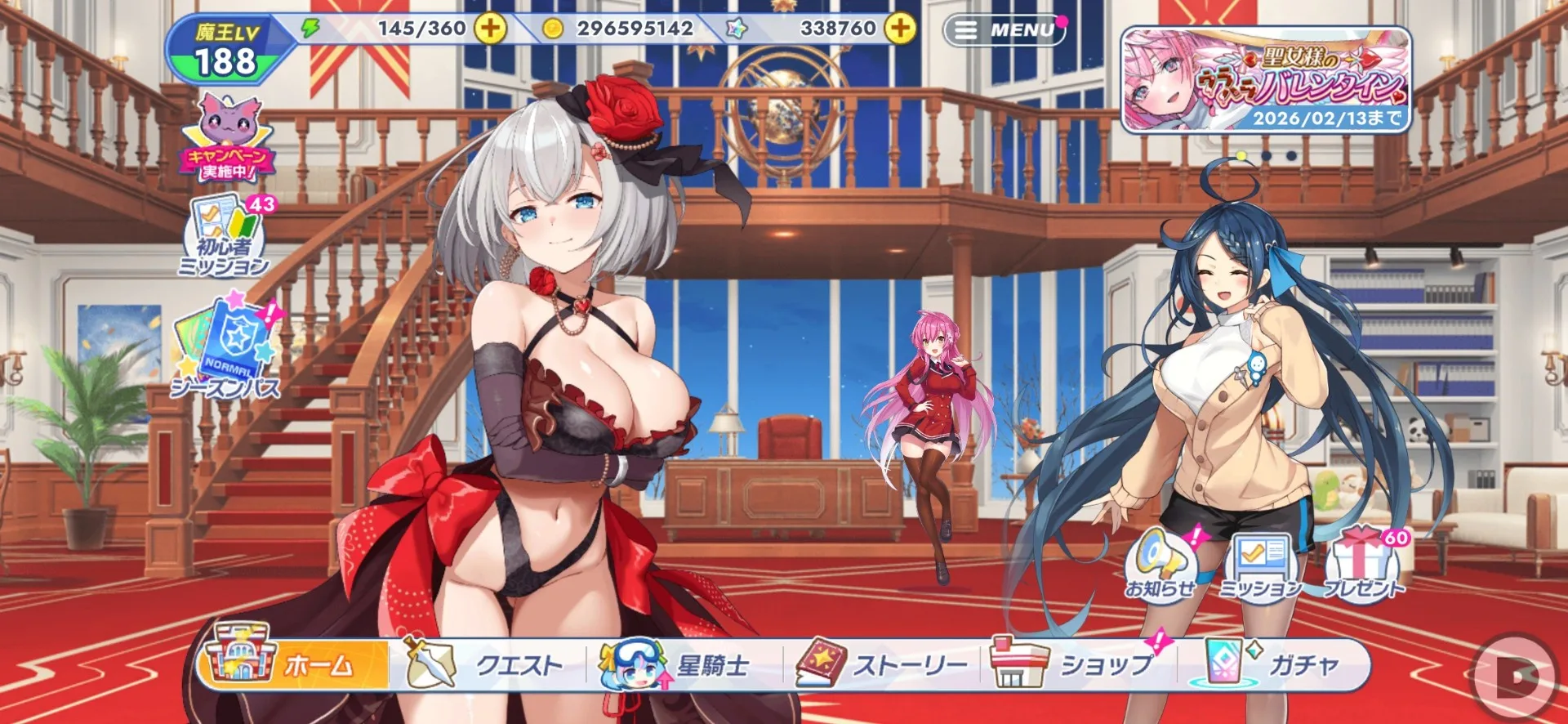Open 初心者ミッション beginner missions
The image size is (1568, 724).
pyautogui.click(x=226, y=237)
